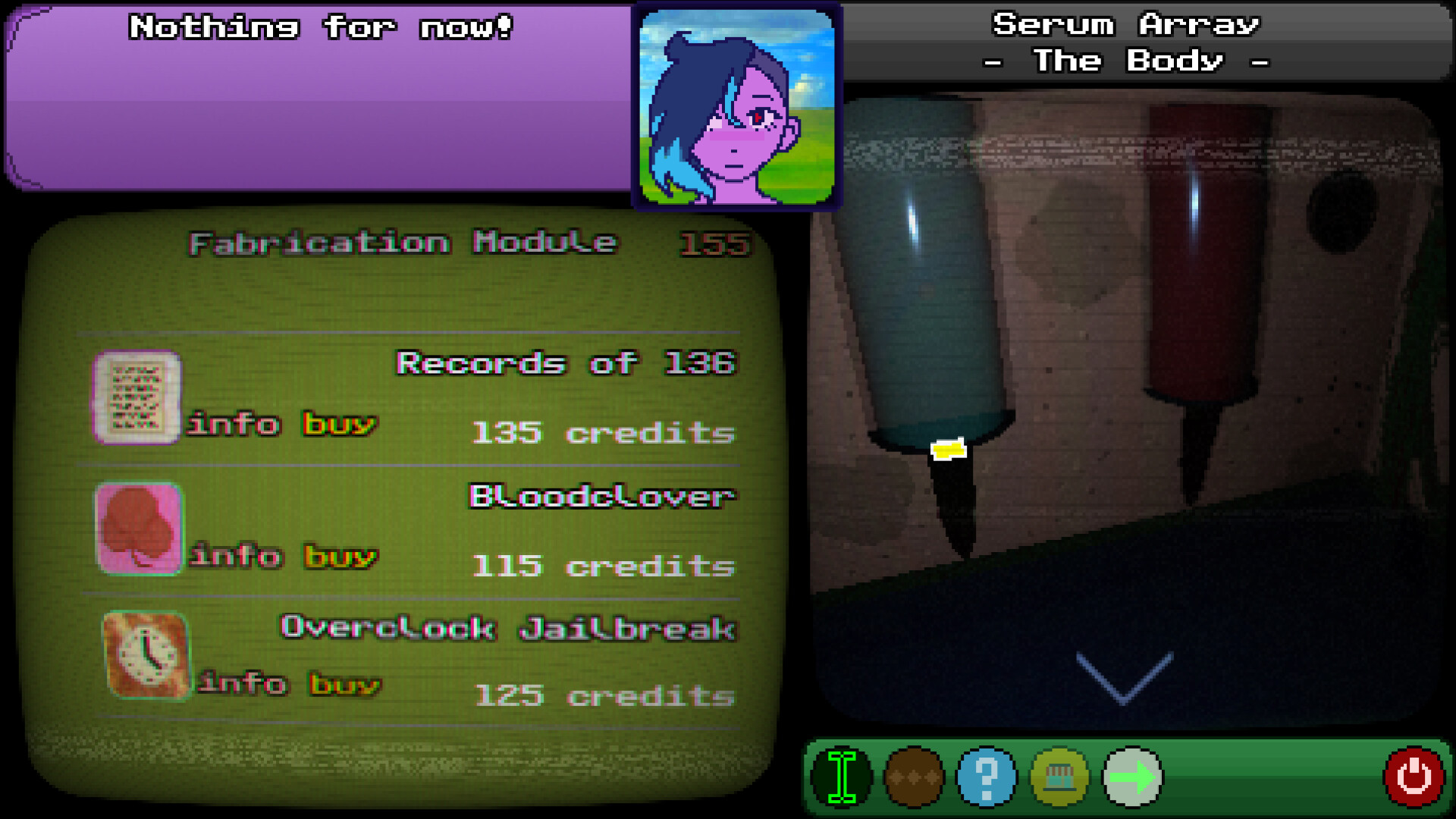Dismiss the Nothing for now dialogue box
This screenshot has height=819, width=1456.
[x=318, y=99]
